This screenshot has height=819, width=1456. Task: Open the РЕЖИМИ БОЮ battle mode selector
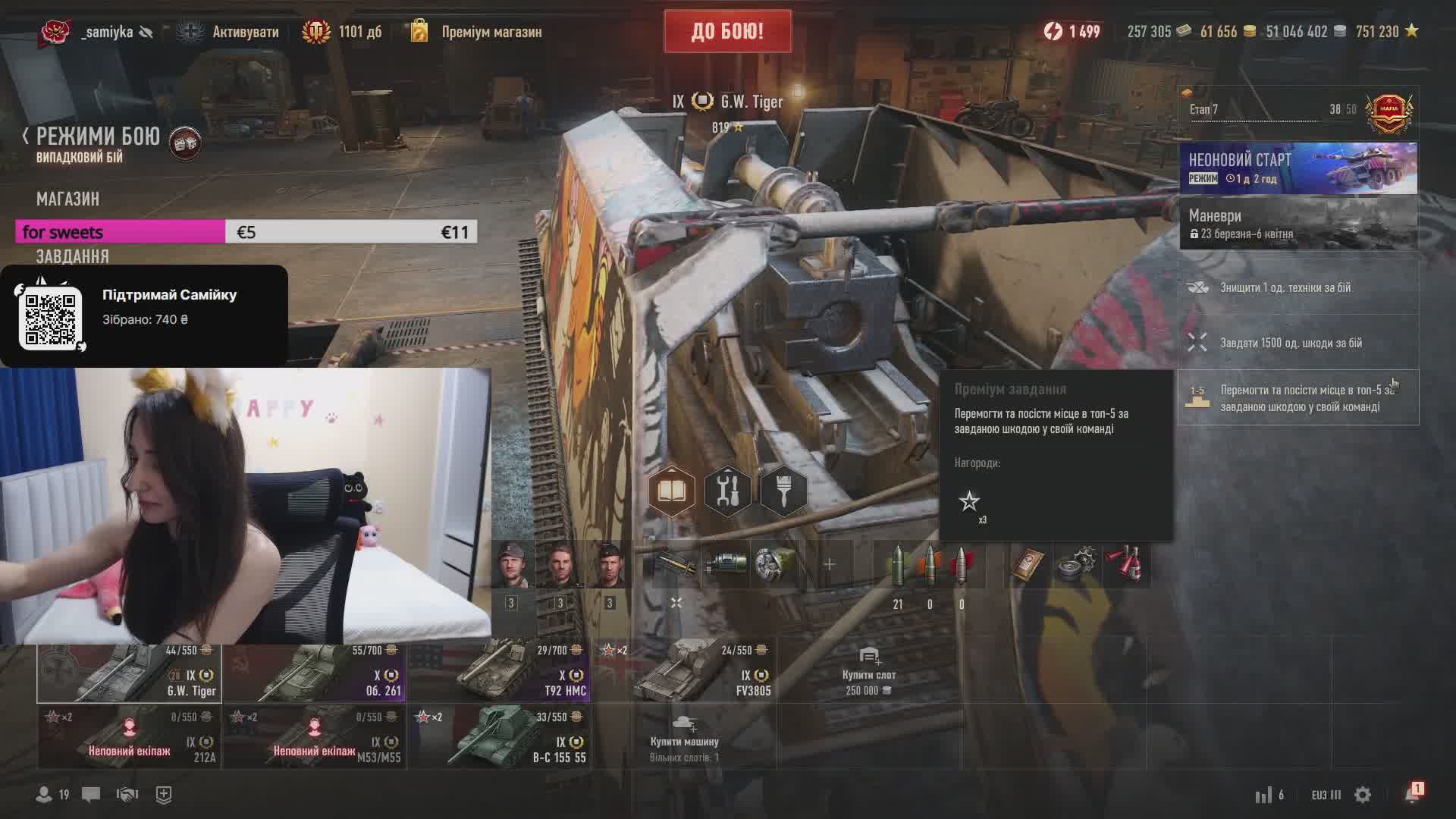(x=98, y=136)
